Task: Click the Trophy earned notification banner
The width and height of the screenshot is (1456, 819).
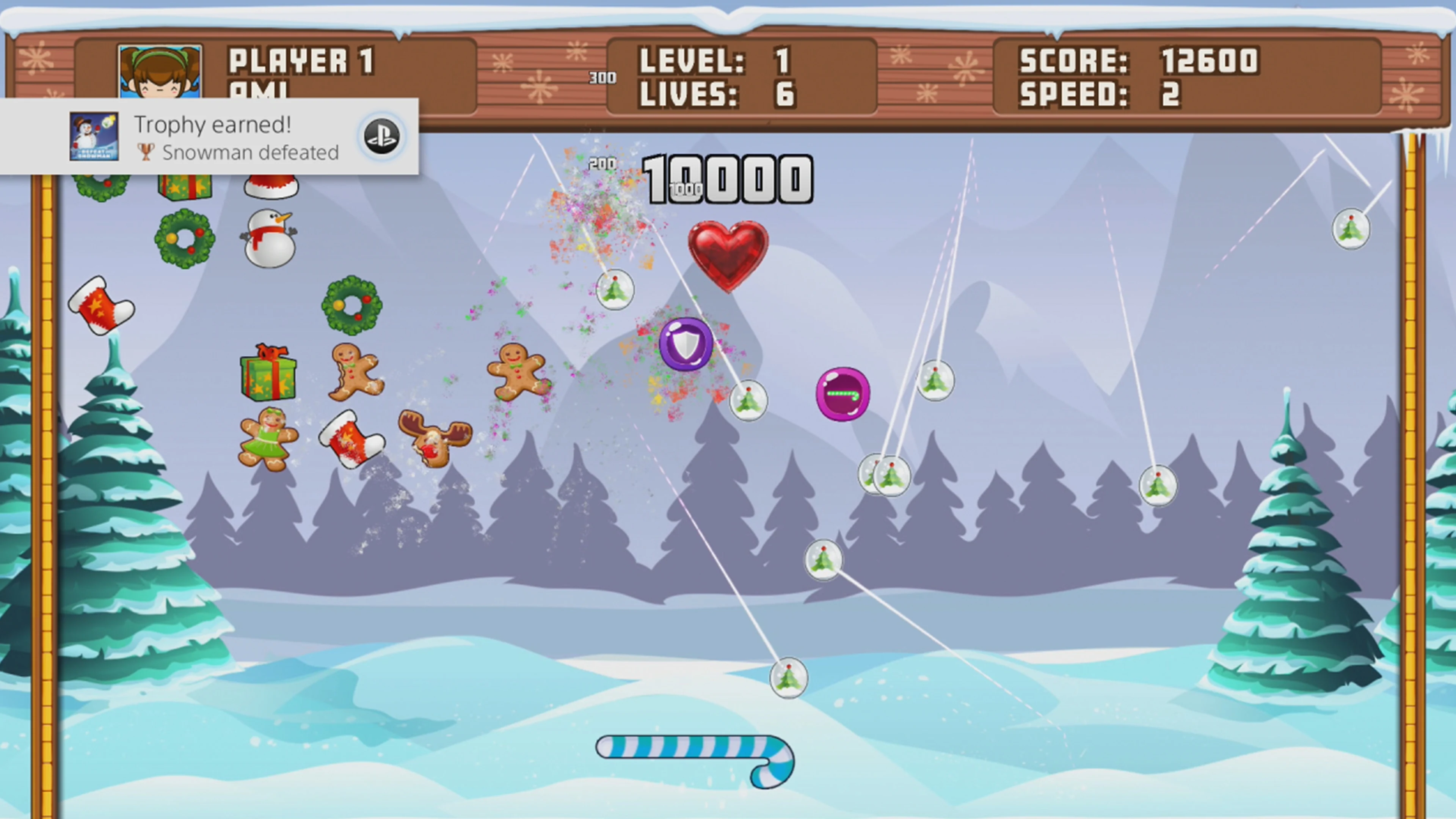Action: click(212, 136)
